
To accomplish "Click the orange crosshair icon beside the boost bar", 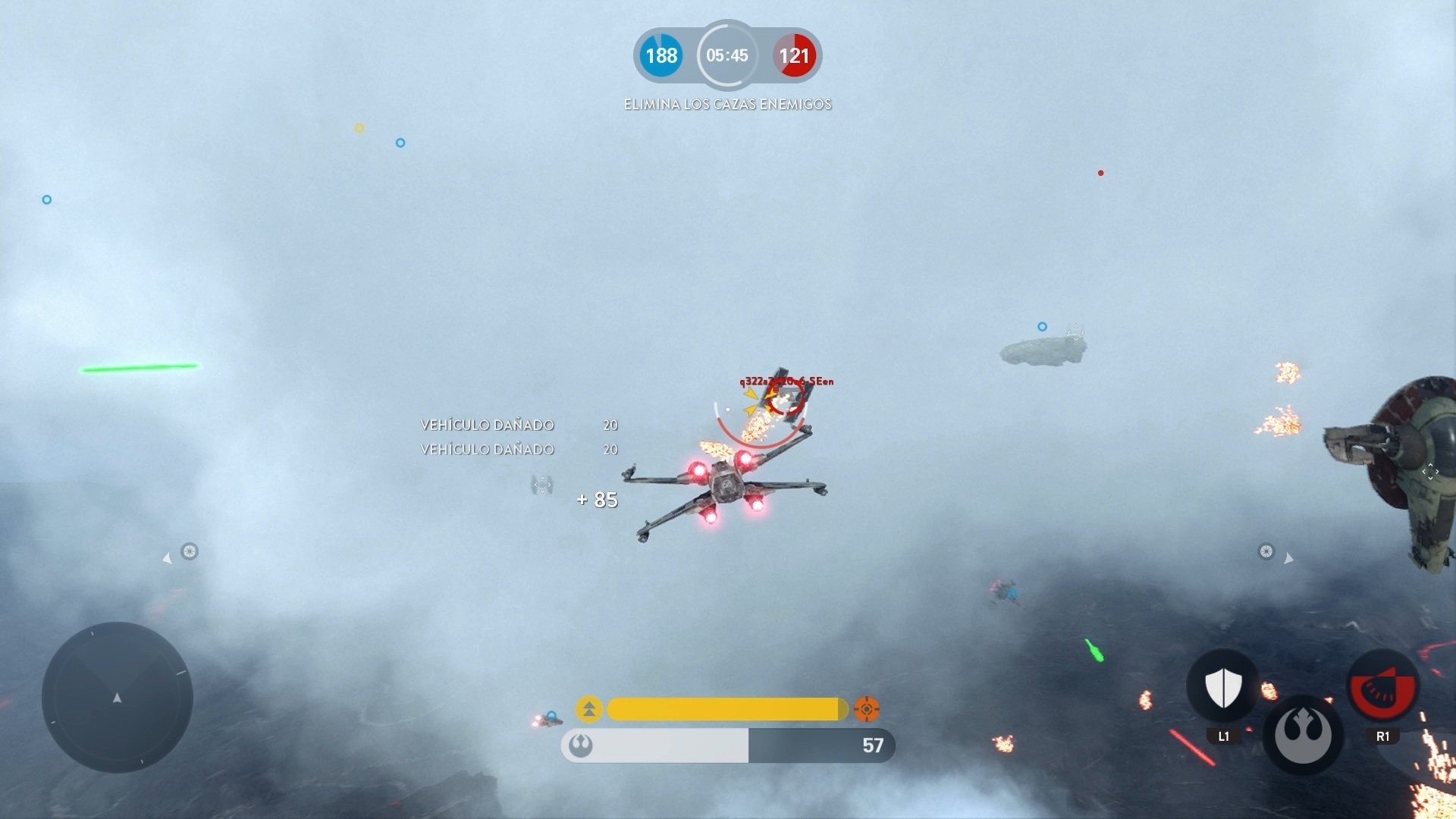I will [x=867, y=709].
